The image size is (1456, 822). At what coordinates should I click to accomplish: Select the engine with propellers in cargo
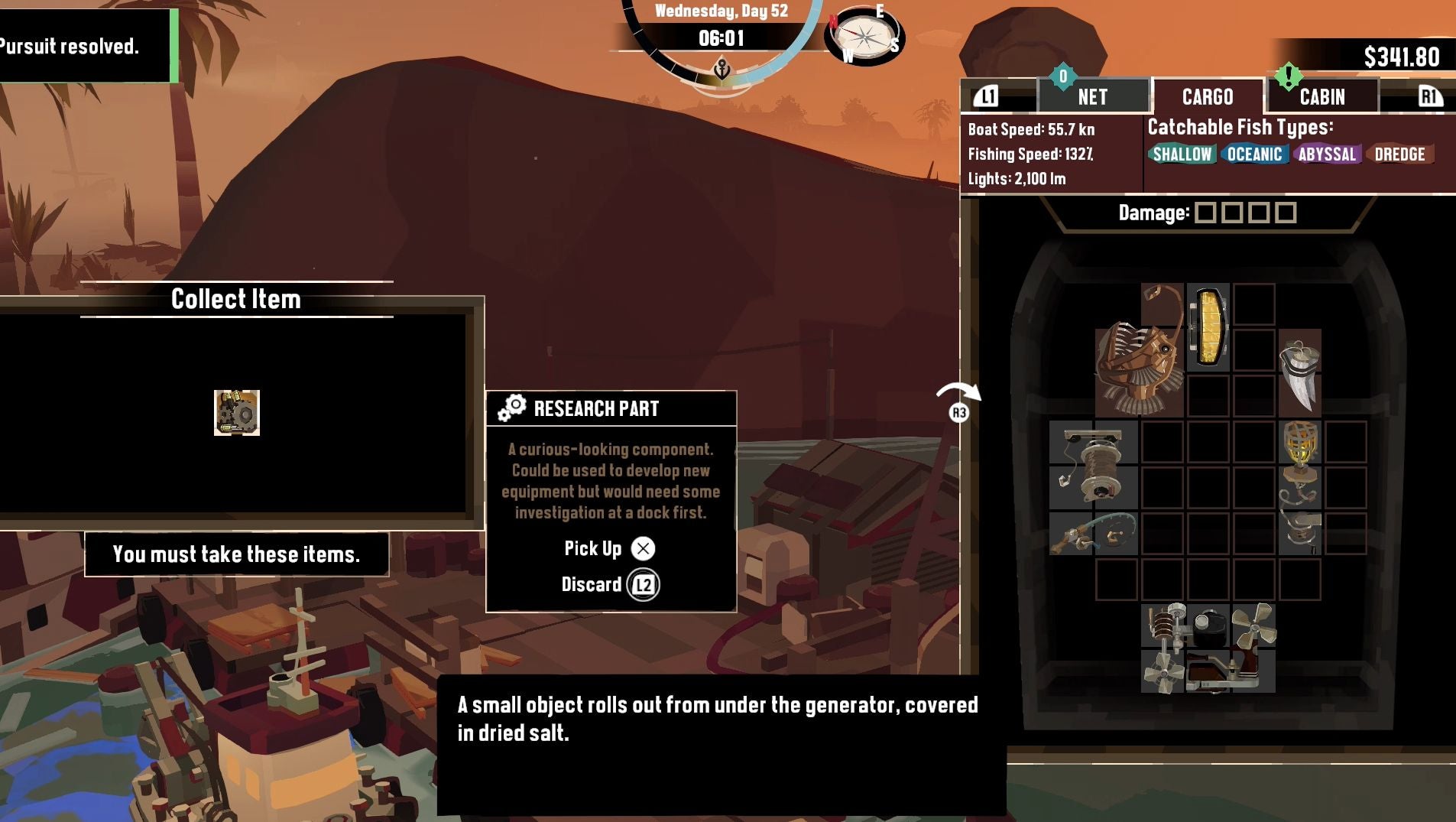point(1208,648)
